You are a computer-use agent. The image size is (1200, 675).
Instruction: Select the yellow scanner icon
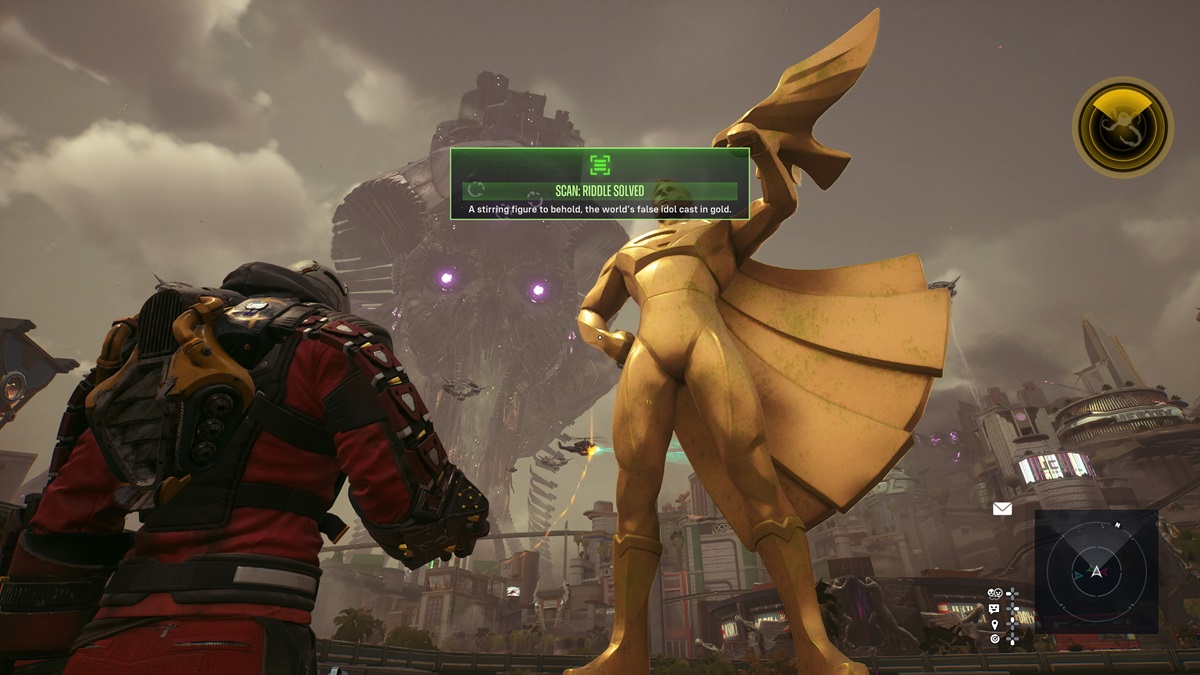pyautogui.click(x=1123, y=126)
